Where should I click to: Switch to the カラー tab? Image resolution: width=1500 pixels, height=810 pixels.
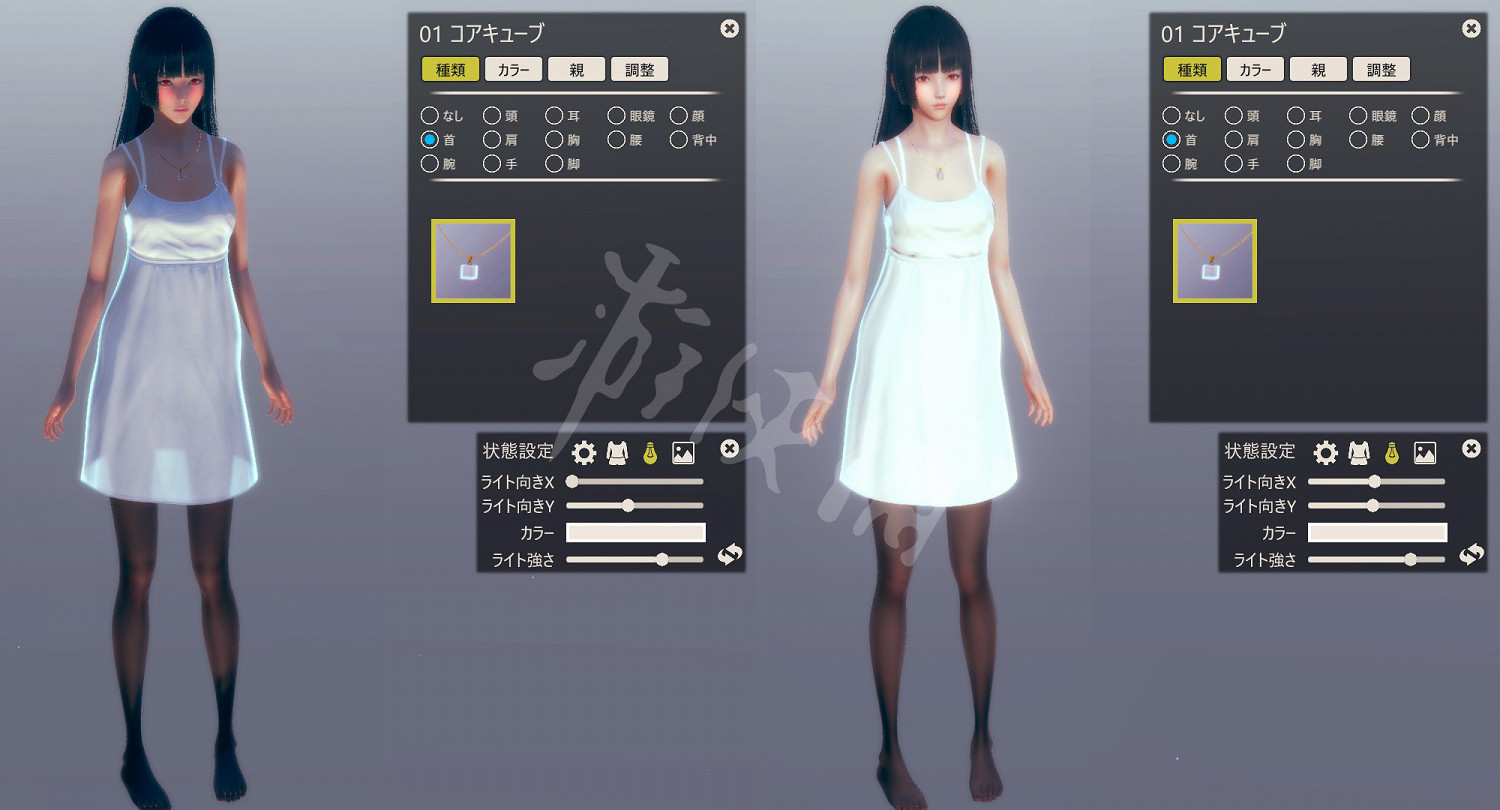click(x=513, y=68)
